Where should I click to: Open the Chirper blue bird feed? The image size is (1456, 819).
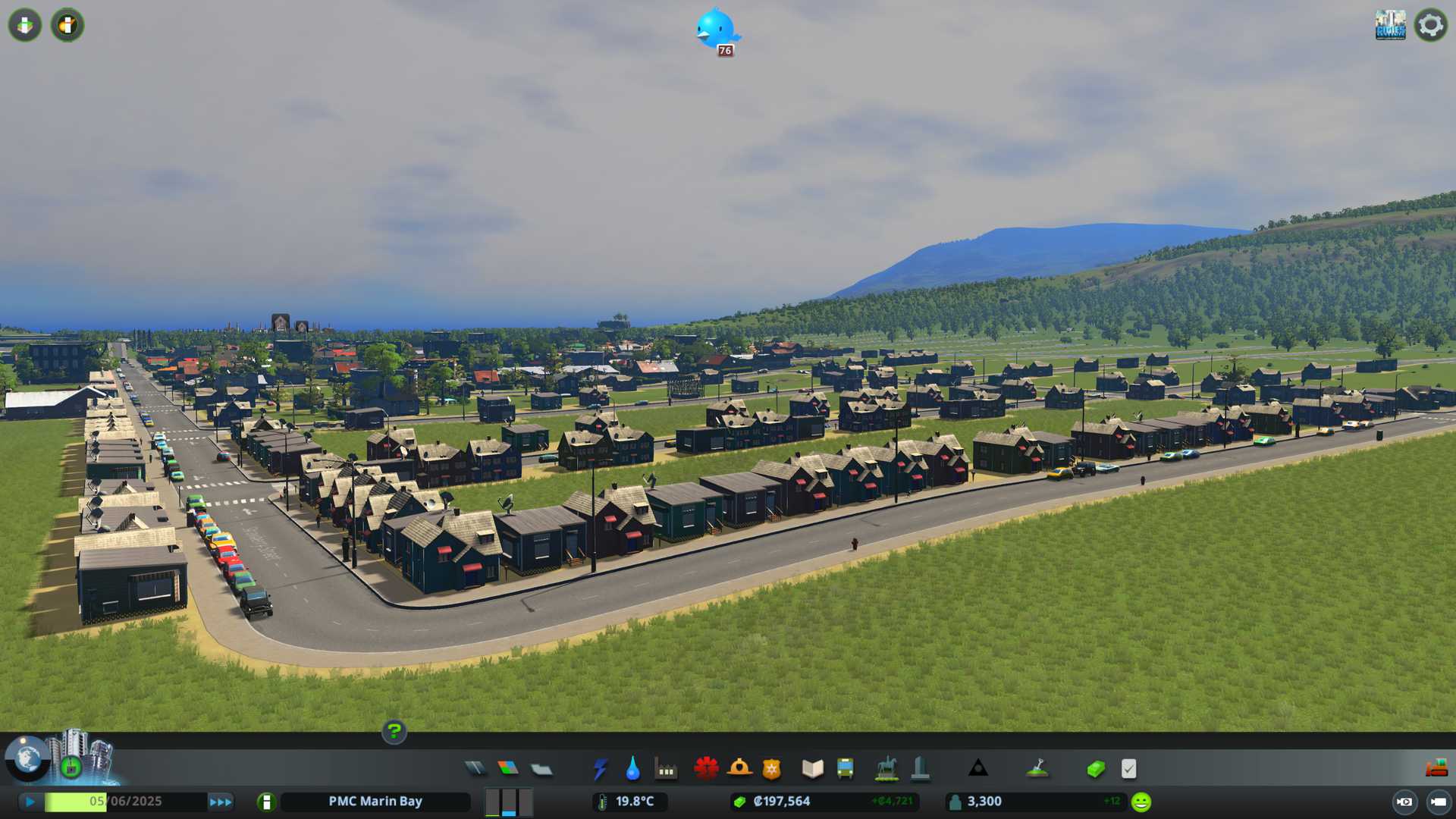pos(716,30)
